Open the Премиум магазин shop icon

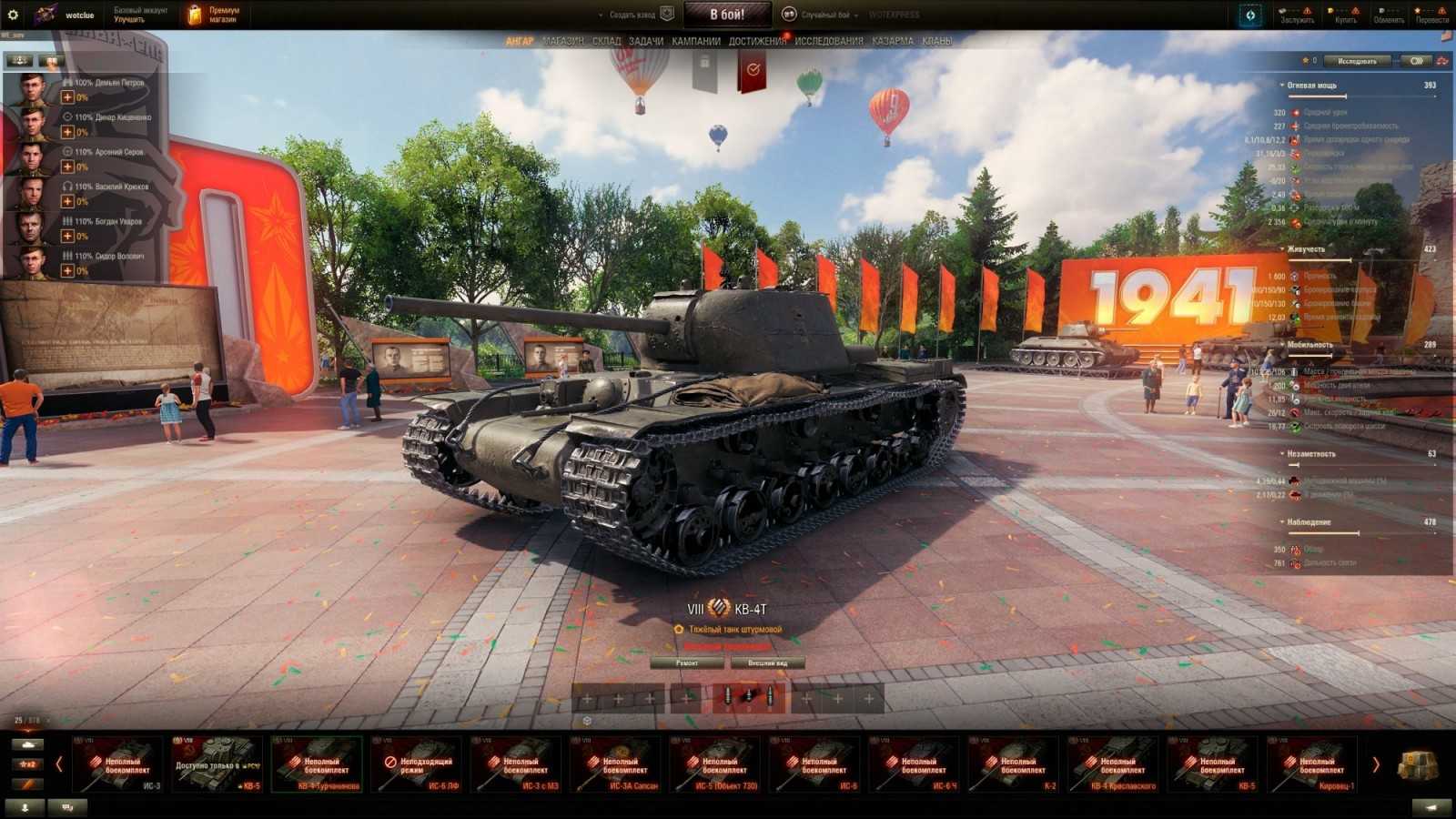pyautogui.click(x=196, y=12)
